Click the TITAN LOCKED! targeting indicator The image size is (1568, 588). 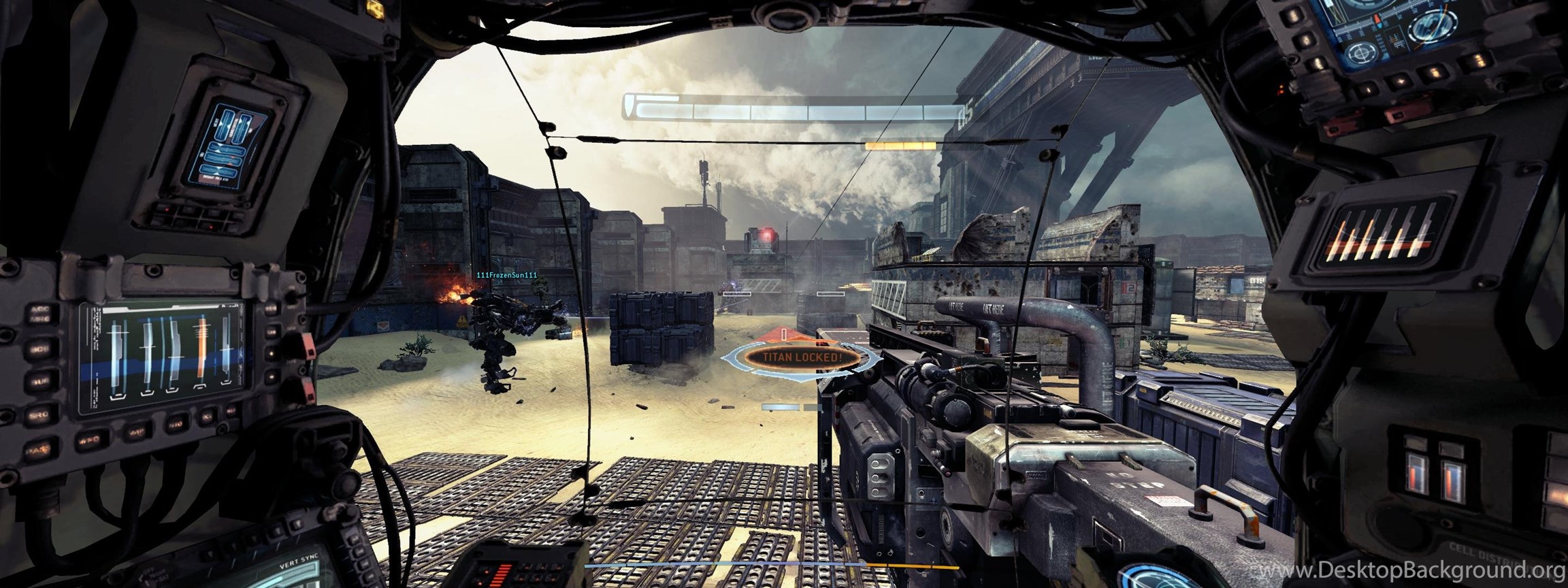pyautogui.click(x=802, y=357)
